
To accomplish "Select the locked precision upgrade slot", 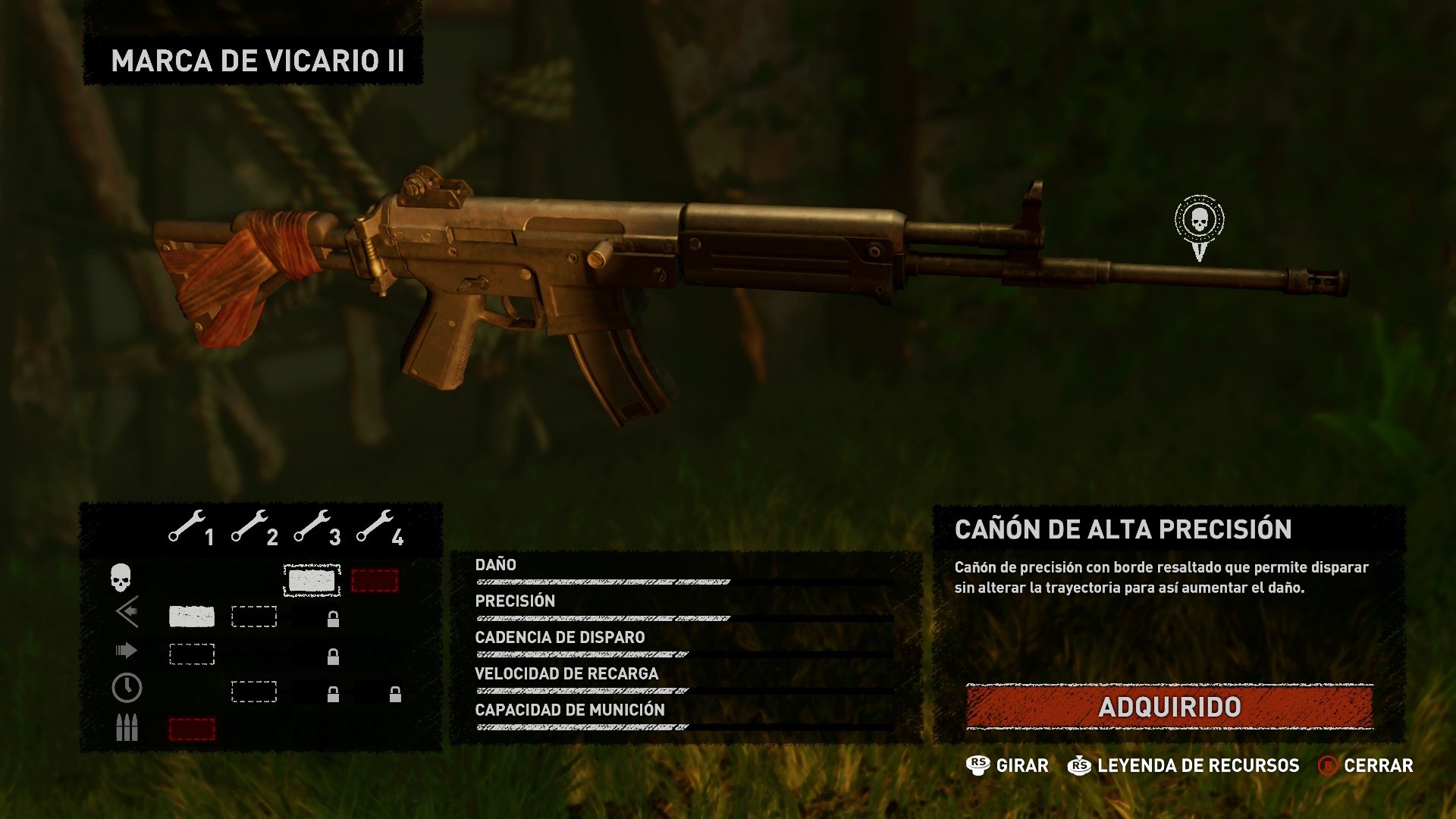I will point(333,620).
